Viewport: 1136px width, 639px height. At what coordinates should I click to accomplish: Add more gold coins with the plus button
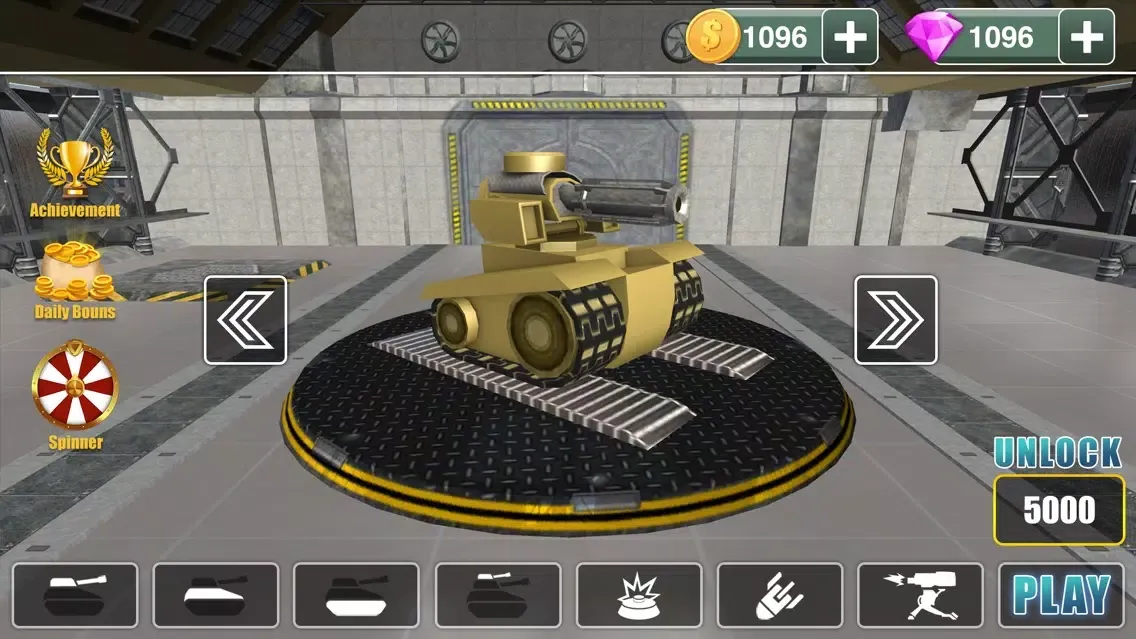coord(850,37)
